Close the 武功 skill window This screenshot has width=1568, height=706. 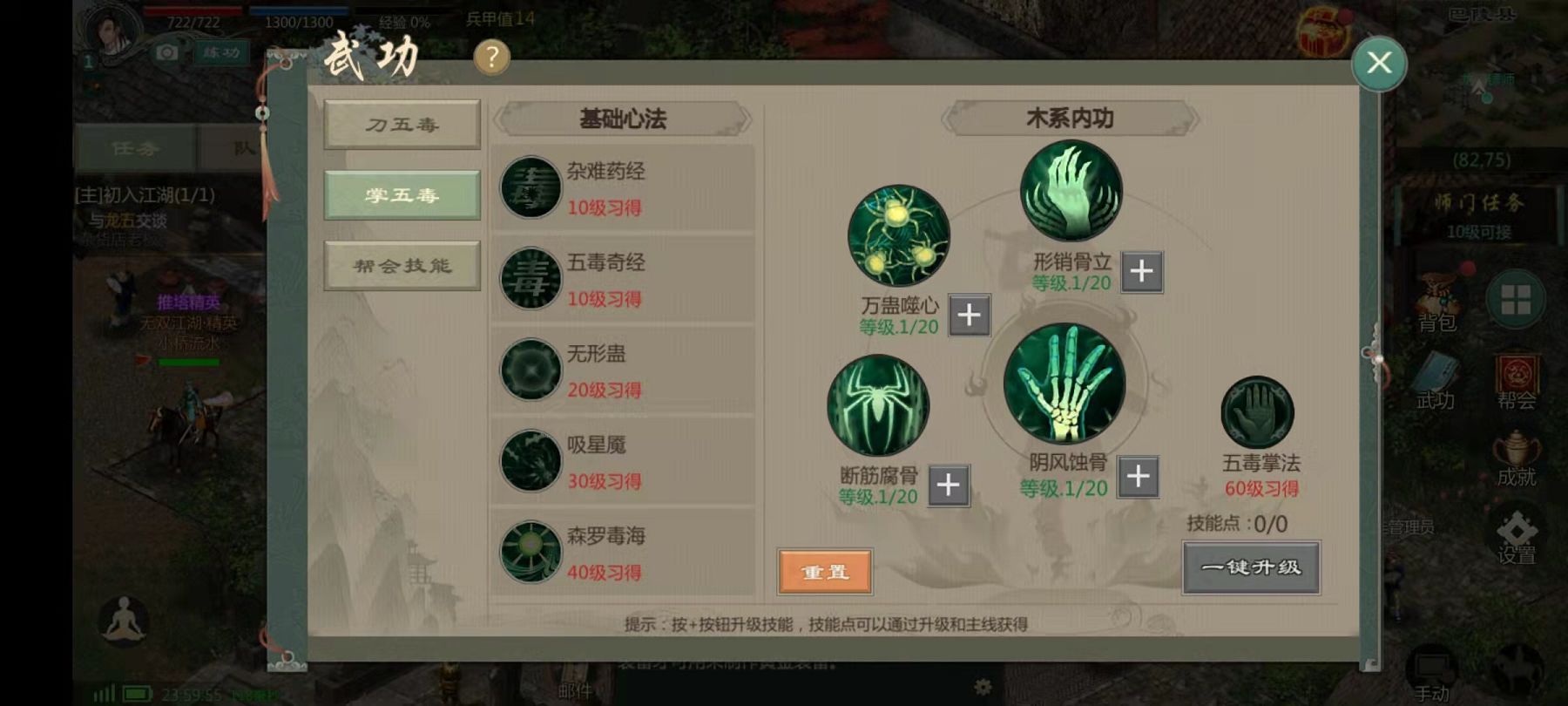point(1378,63)
